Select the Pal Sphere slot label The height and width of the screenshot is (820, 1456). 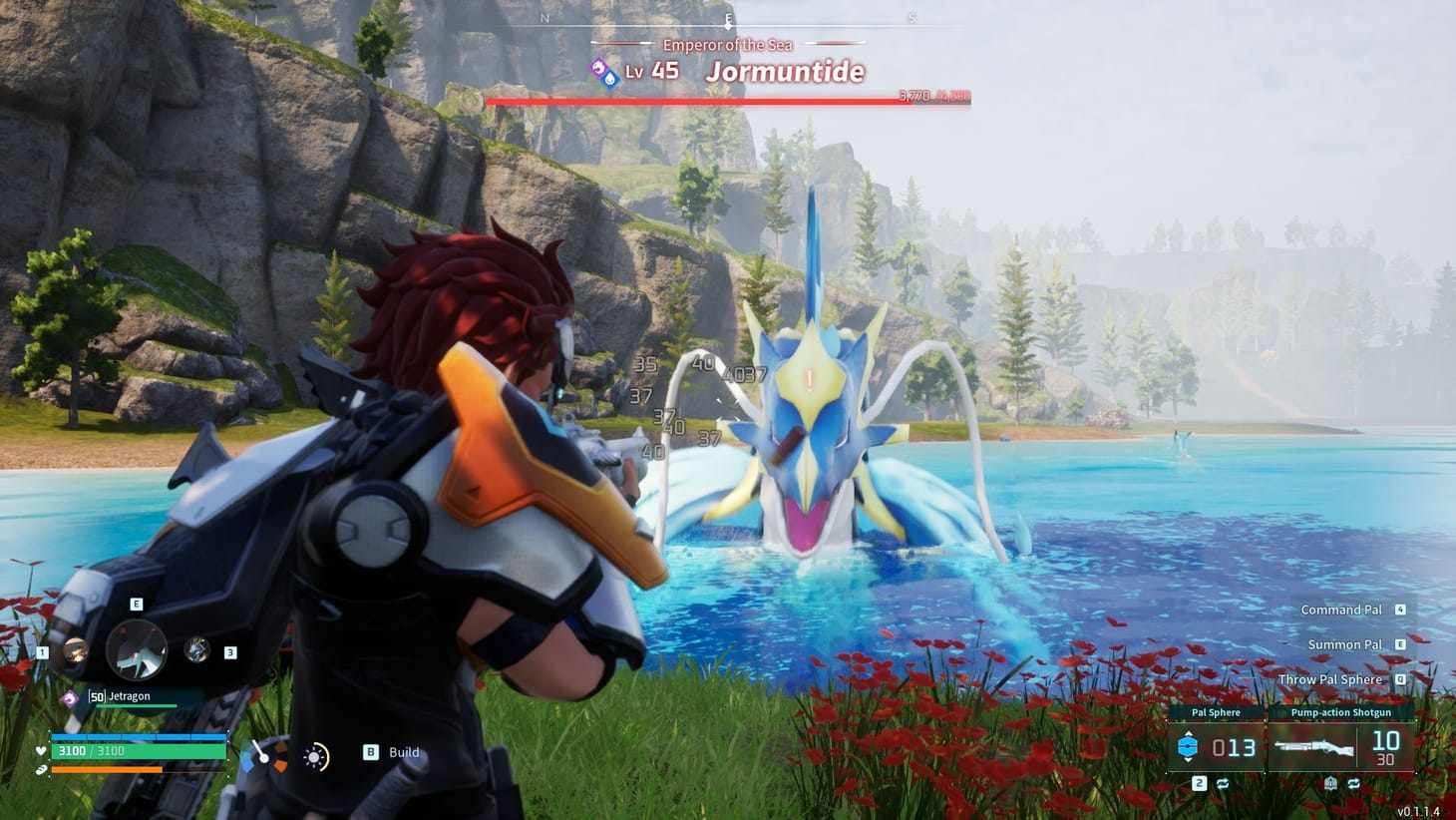pos(1216,712)
